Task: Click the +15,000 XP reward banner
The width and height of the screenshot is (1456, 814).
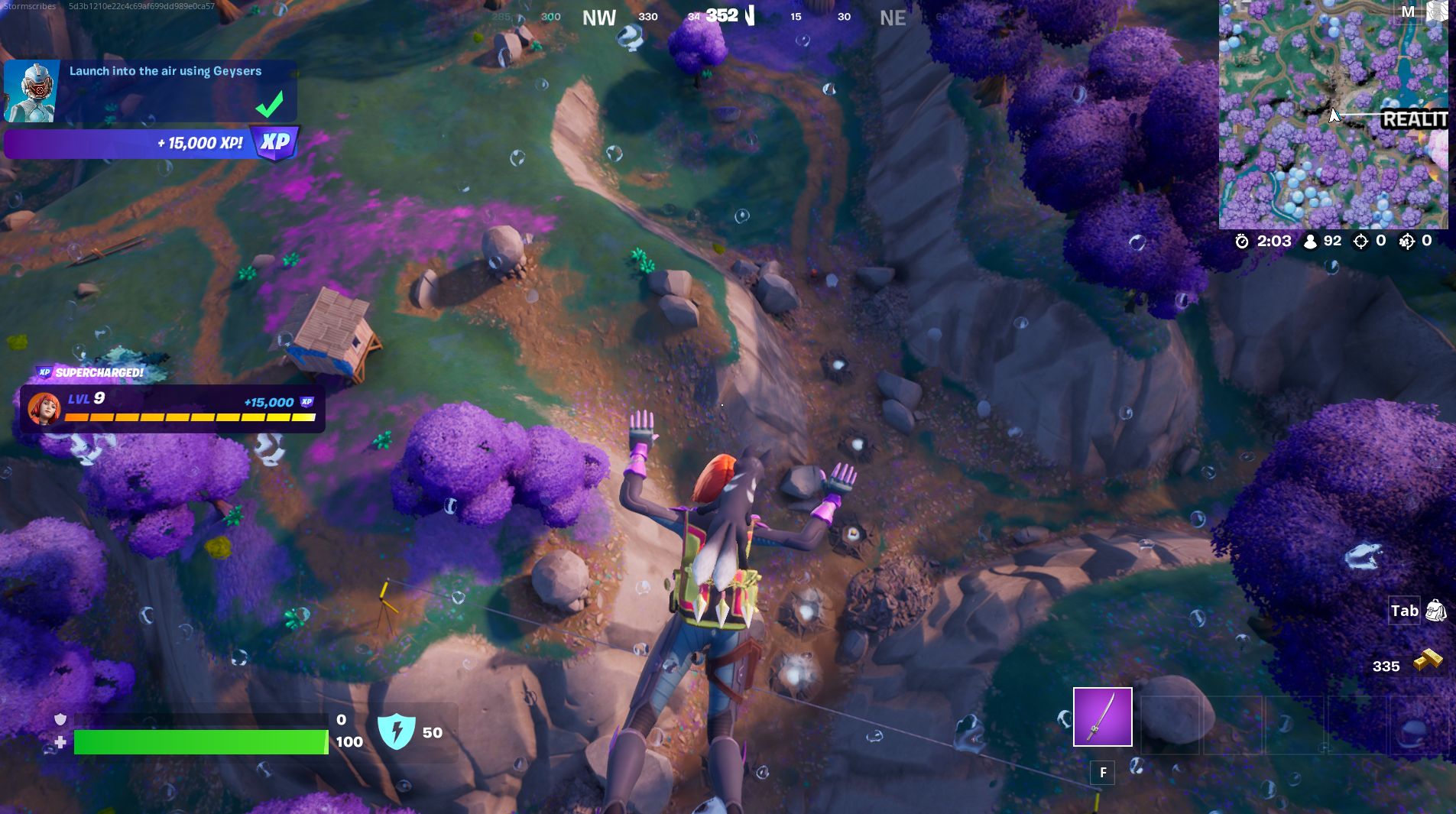Action: tap(130, 142)
